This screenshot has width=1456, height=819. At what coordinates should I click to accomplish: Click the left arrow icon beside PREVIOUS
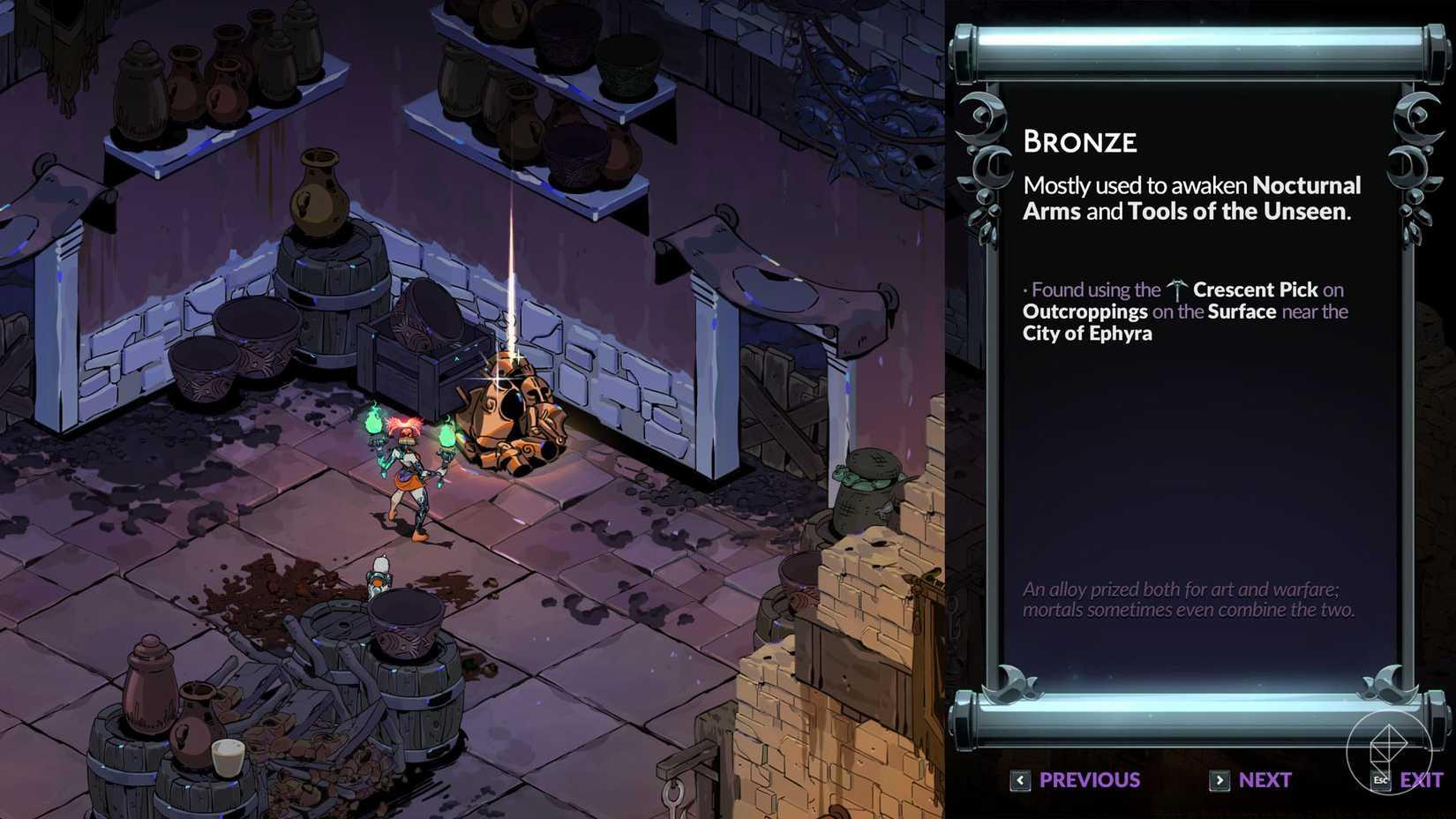tap(1020, 780)
